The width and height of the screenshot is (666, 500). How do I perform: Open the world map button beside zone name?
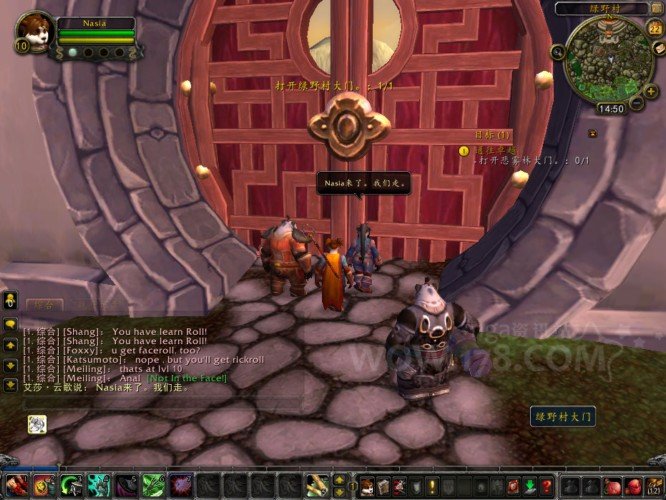[x=655, y=8]
